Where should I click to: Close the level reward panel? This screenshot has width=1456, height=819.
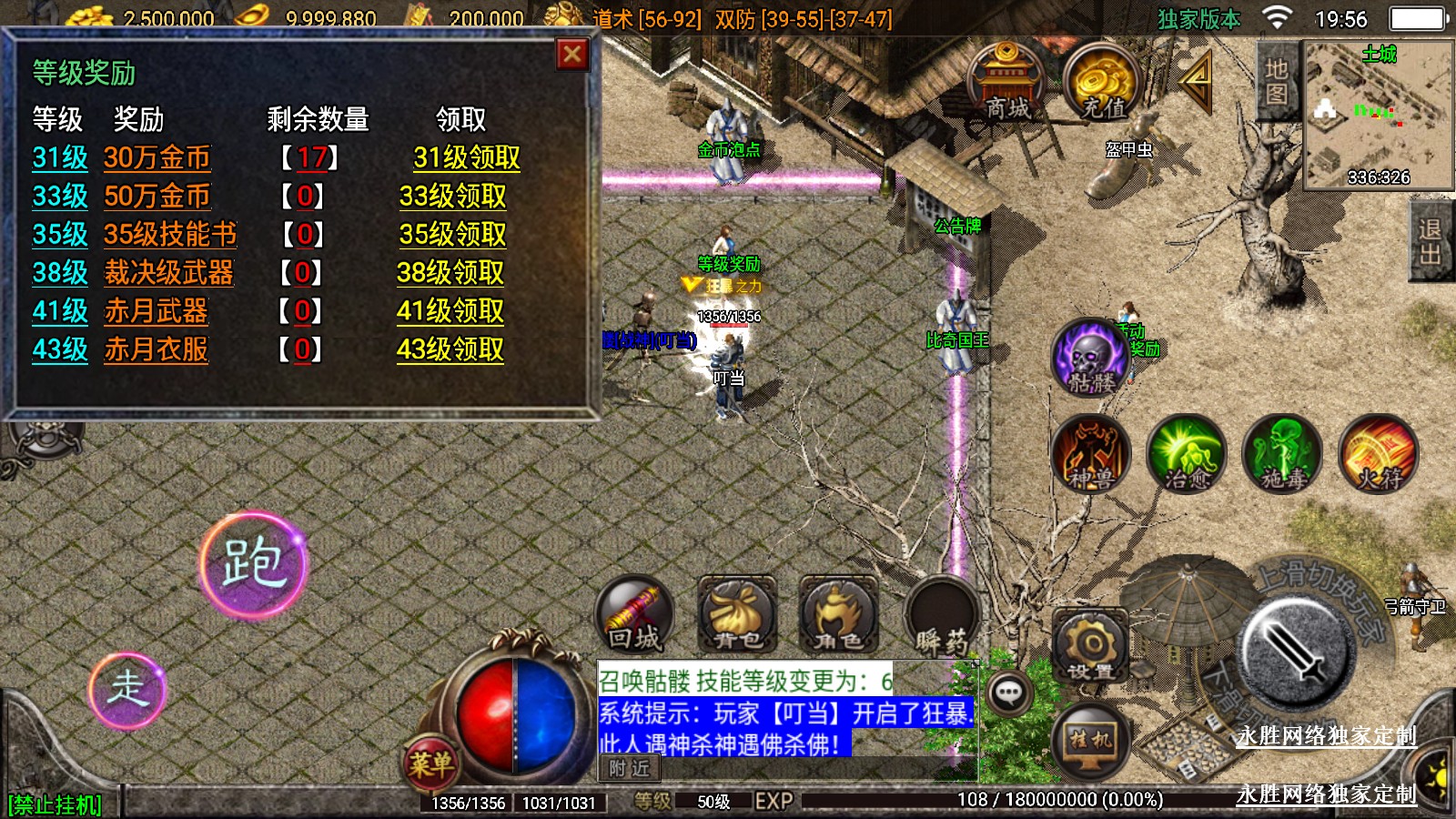pos(572,56)
